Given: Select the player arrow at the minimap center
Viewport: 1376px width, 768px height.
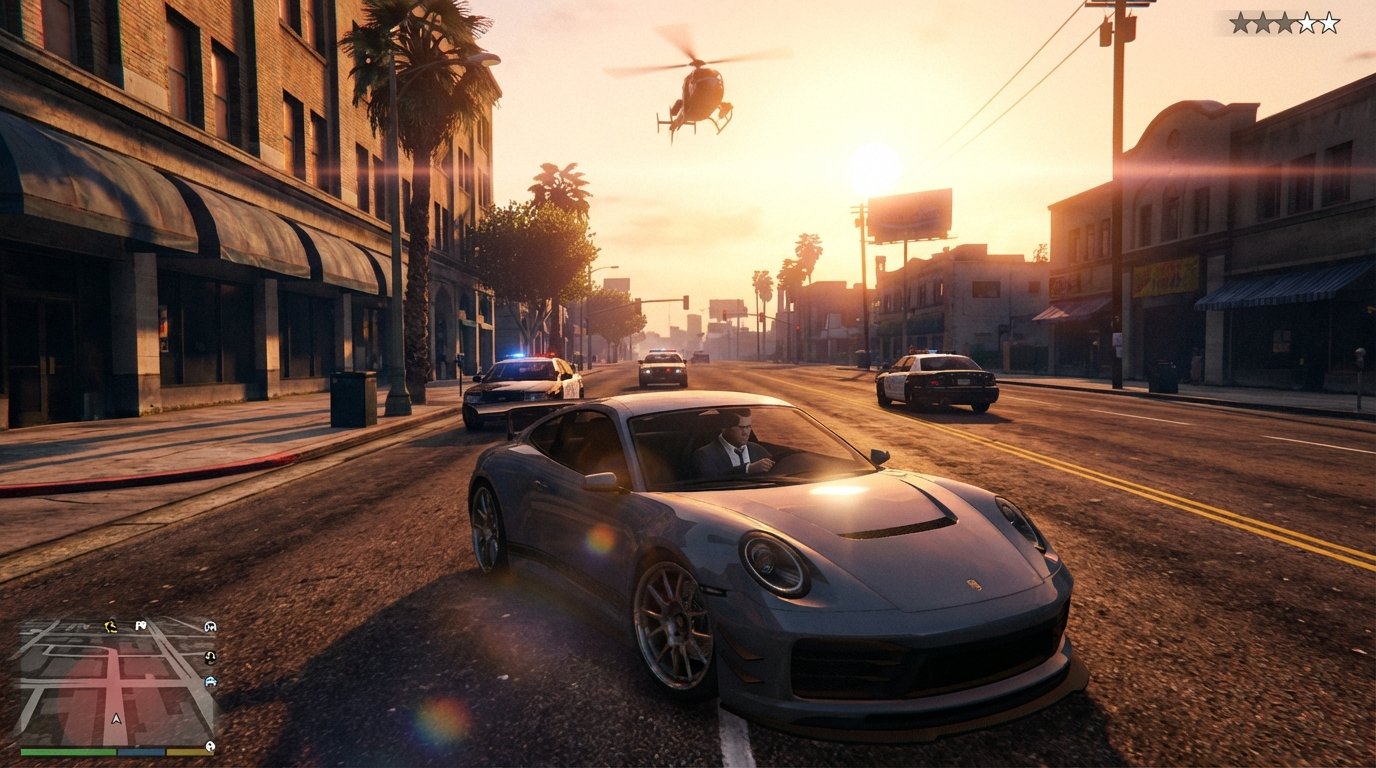Looking at the screenshot, I should pos(116,719).
